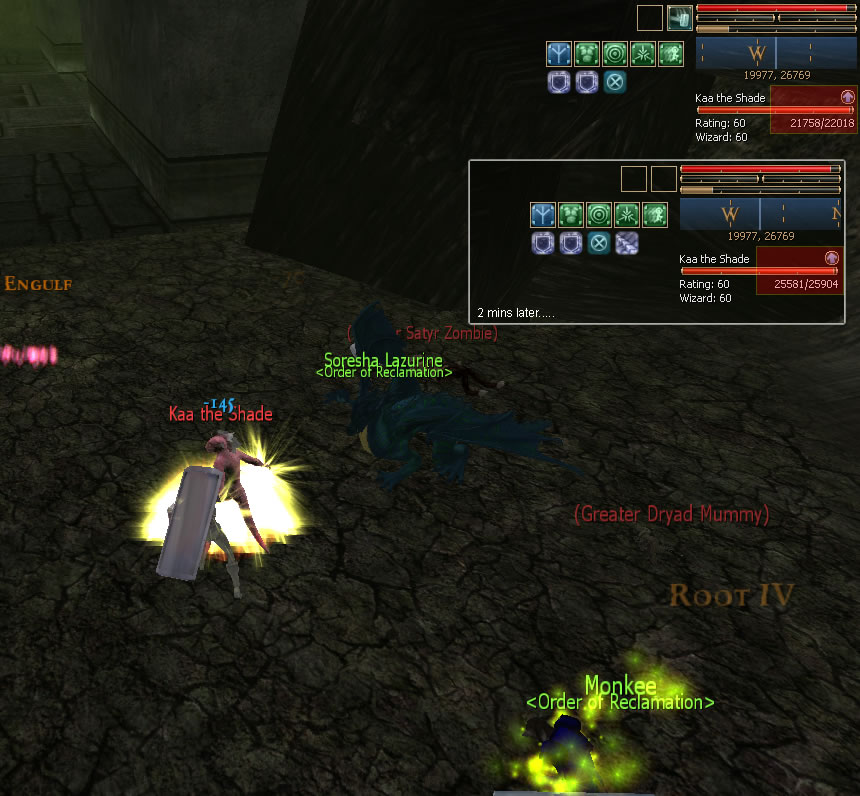Click the chain-pattern effect icon in the inset panel
Image resolution: width=860 pixels, height=796 pixels.
click(x=626, y=242)
